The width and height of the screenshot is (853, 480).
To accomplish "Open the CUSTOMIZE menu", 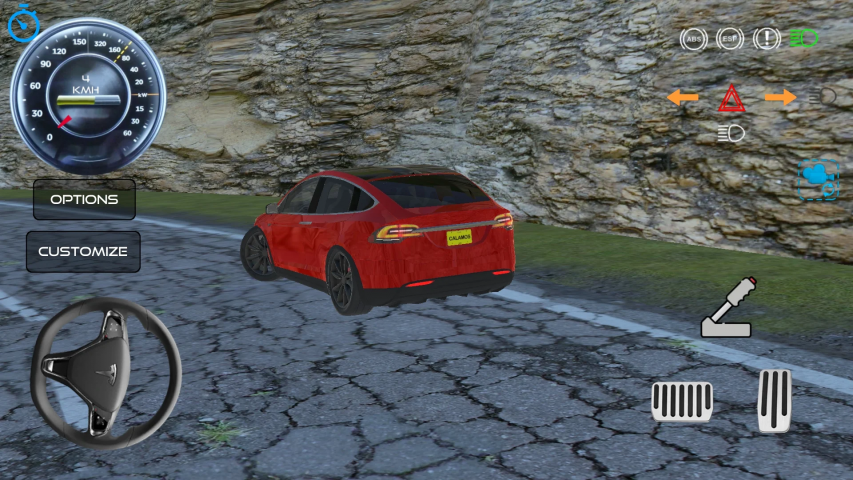I will pos(83,251).
